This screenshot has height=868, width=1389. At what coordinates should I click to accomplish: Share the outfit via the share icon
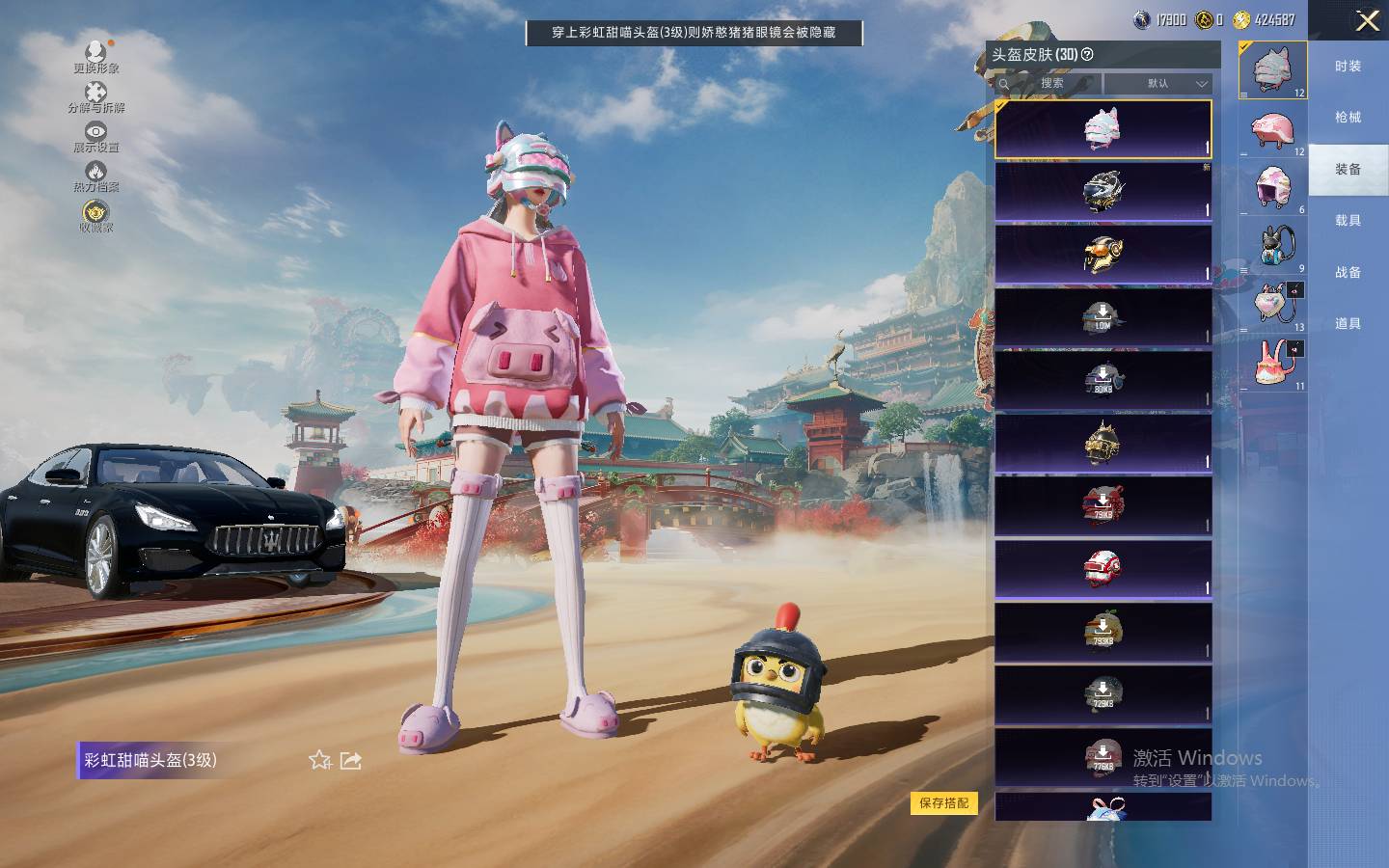[351, 761]
